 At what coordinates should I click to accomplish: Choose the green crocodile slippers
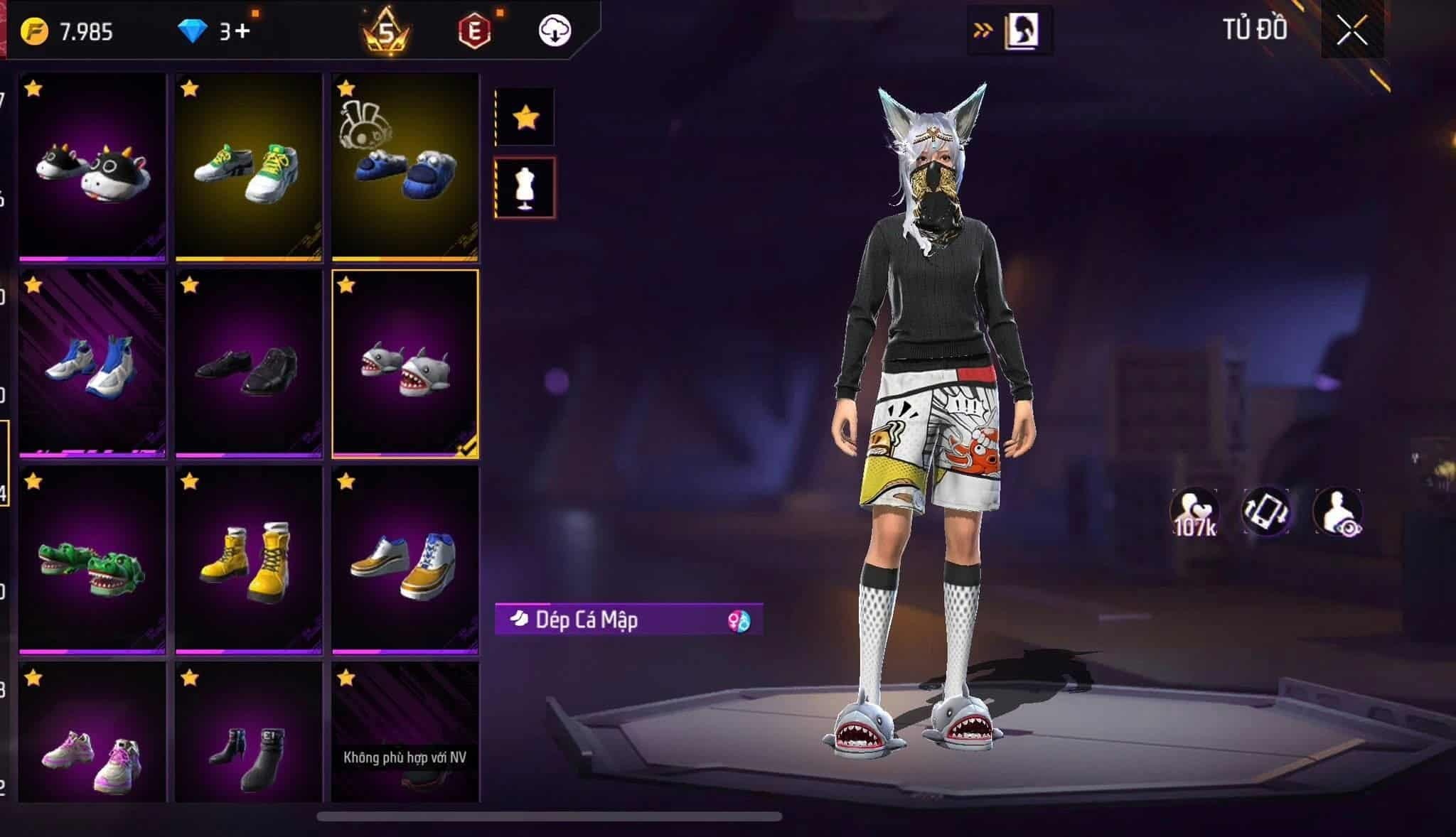click(92, 560)
